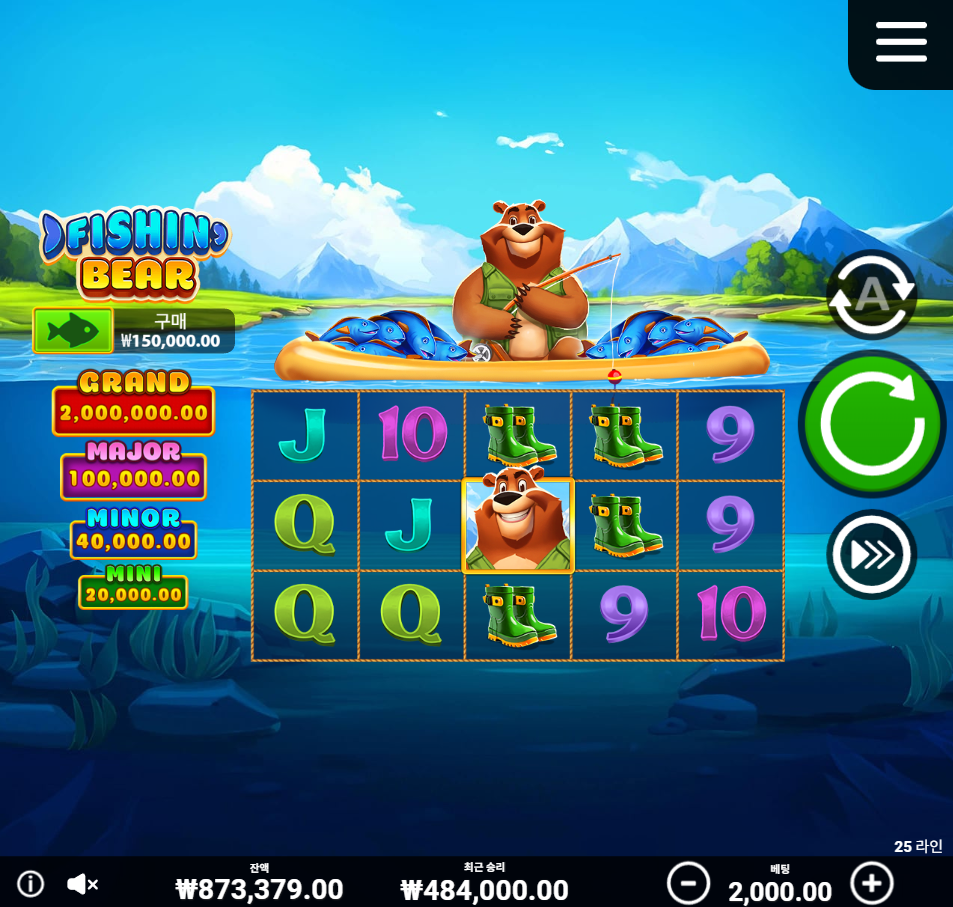Open the game info page

31,884
